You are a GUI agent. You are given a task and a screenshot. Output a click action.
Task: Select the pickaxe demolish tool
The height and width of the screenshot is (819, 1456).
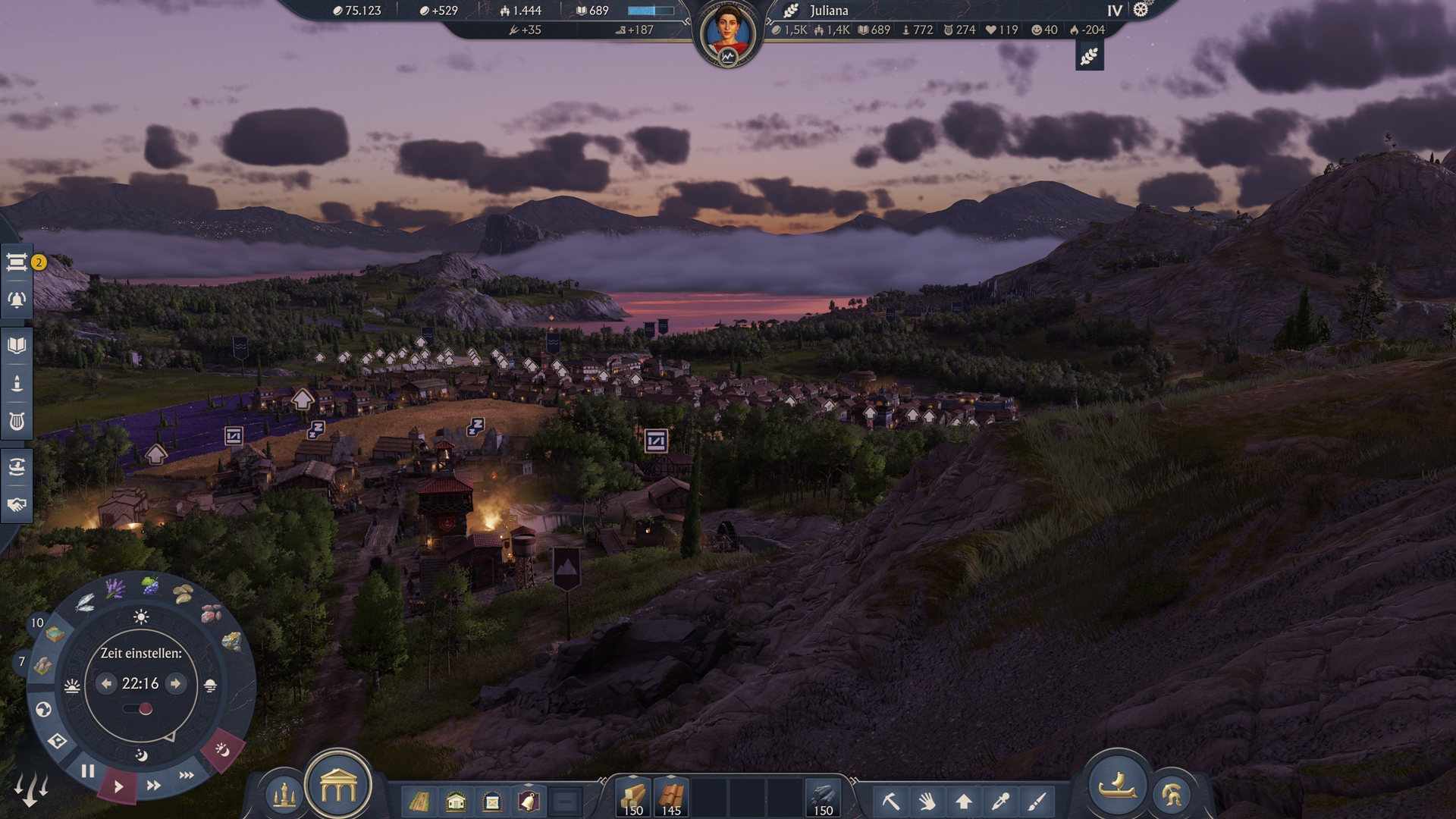(891, 801)
